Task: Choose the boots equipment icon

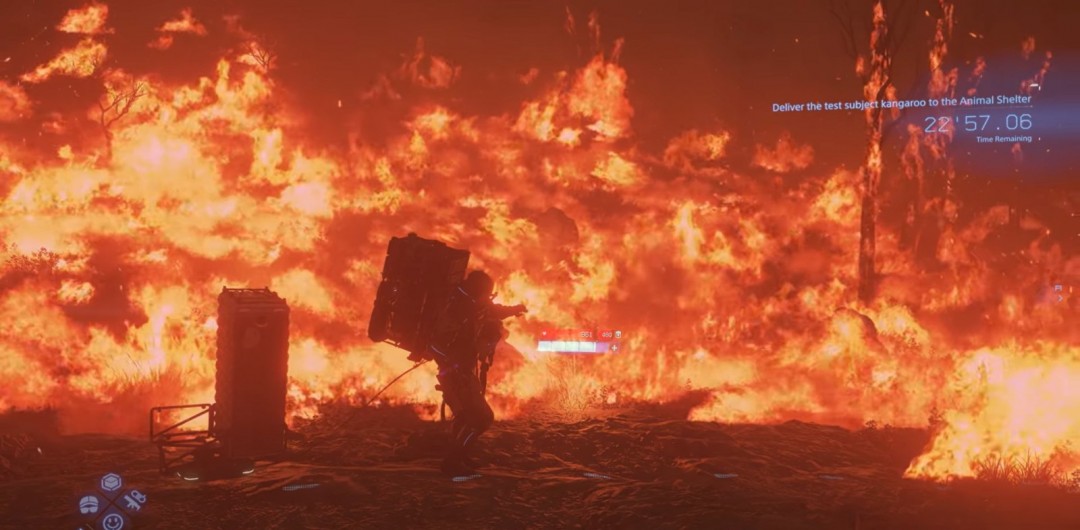Action: pos(89,503)
